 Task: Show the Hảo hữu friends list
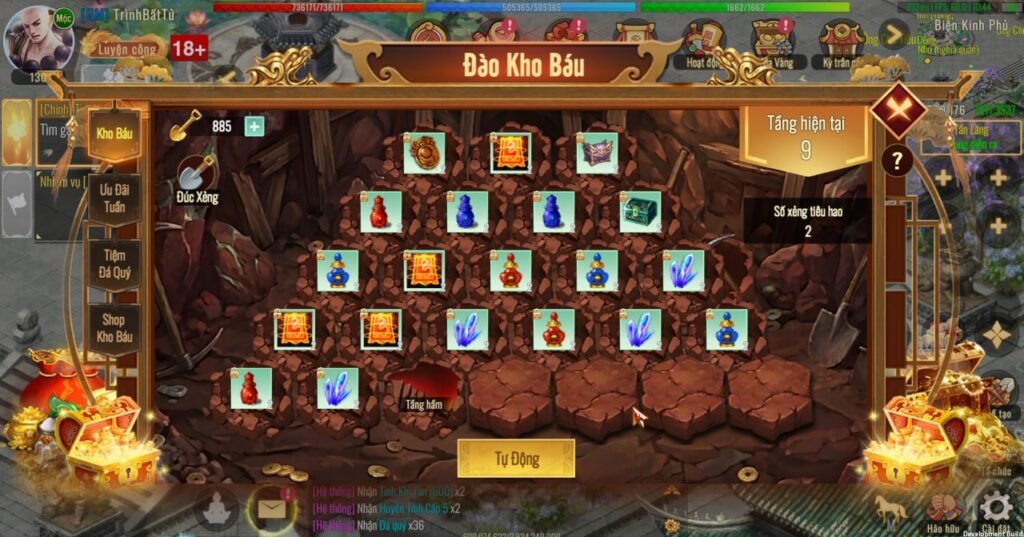[x=943, y=509]
